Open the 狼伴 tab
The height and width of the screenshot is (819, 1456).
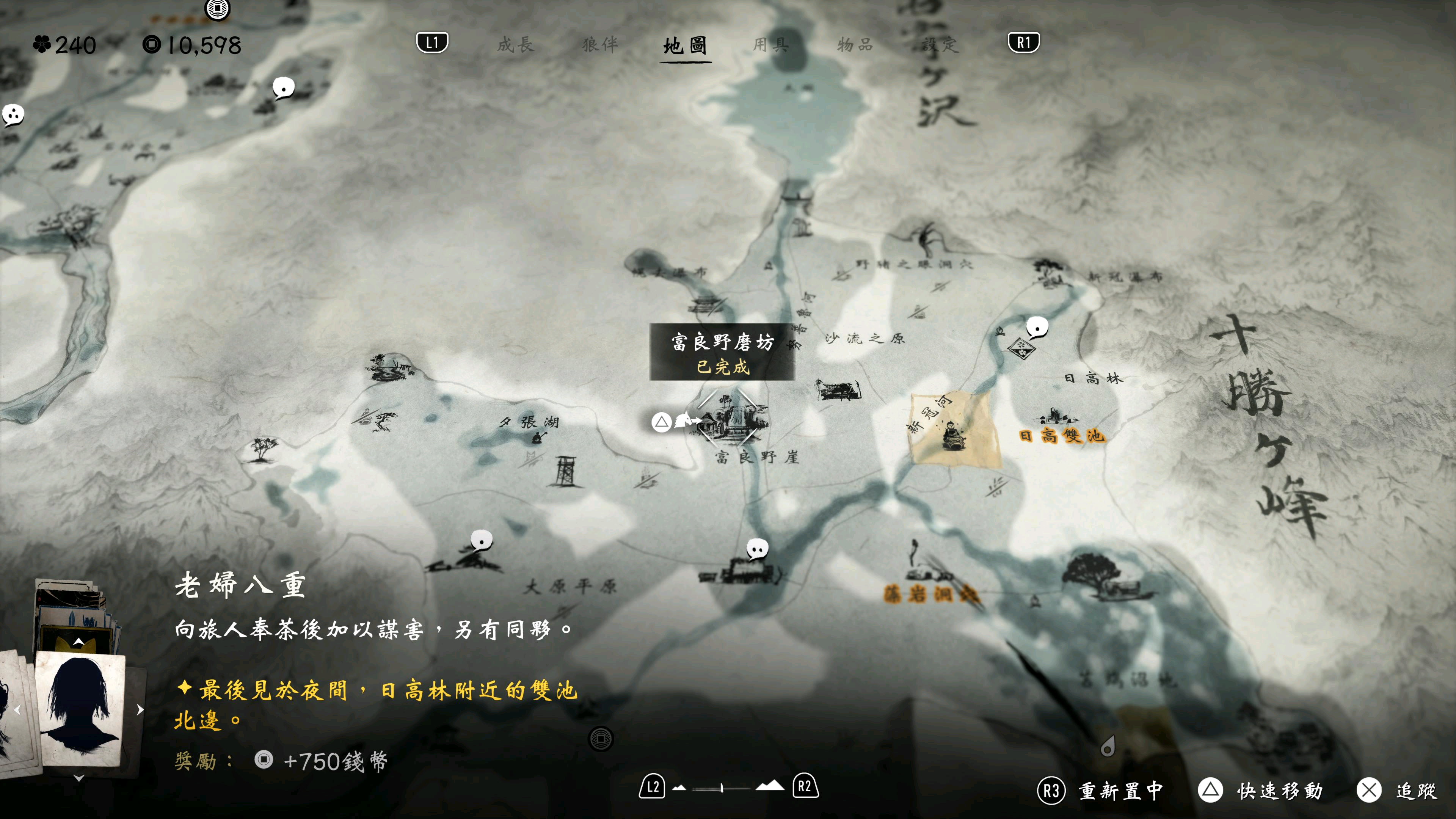600,44
